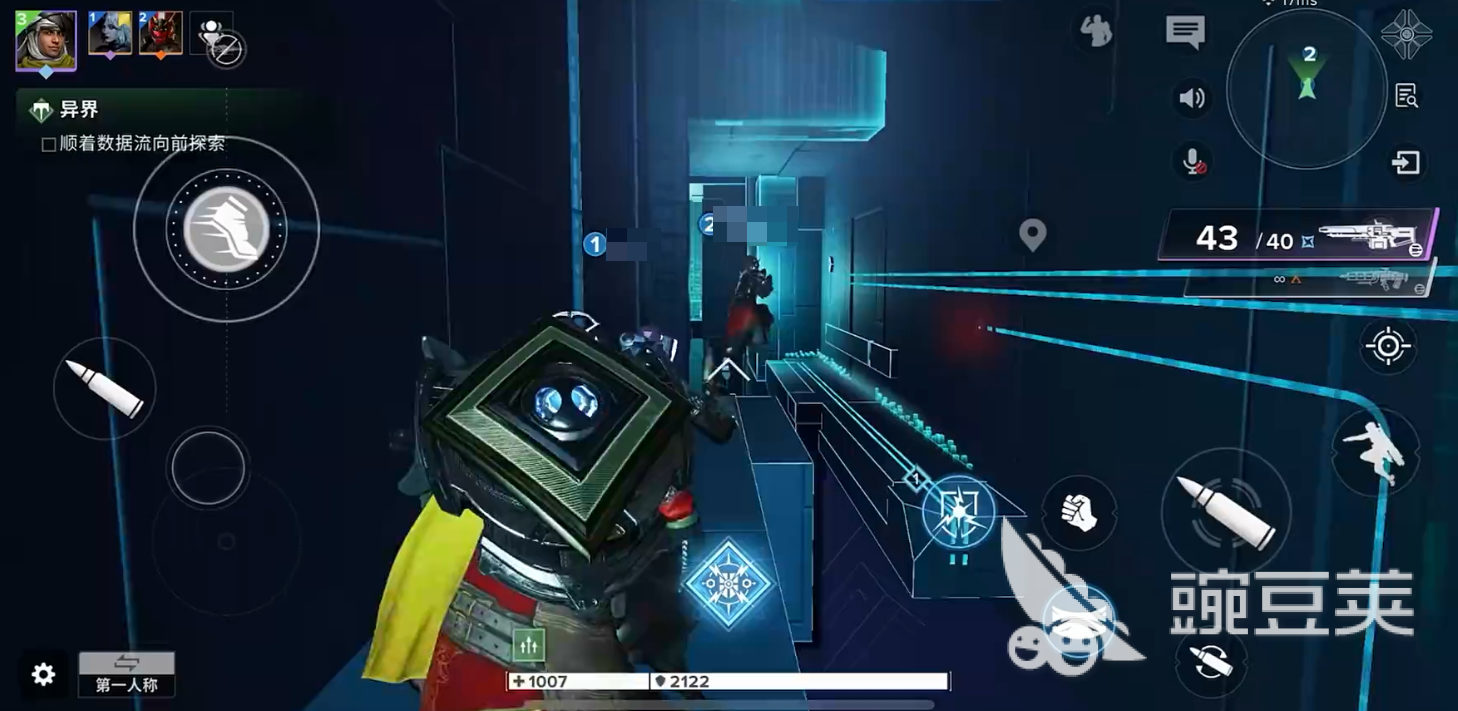This screenshot has width=1458, height=711.
Task: Tap the jump button with leaping figure
Action: tap(1374, 453)
